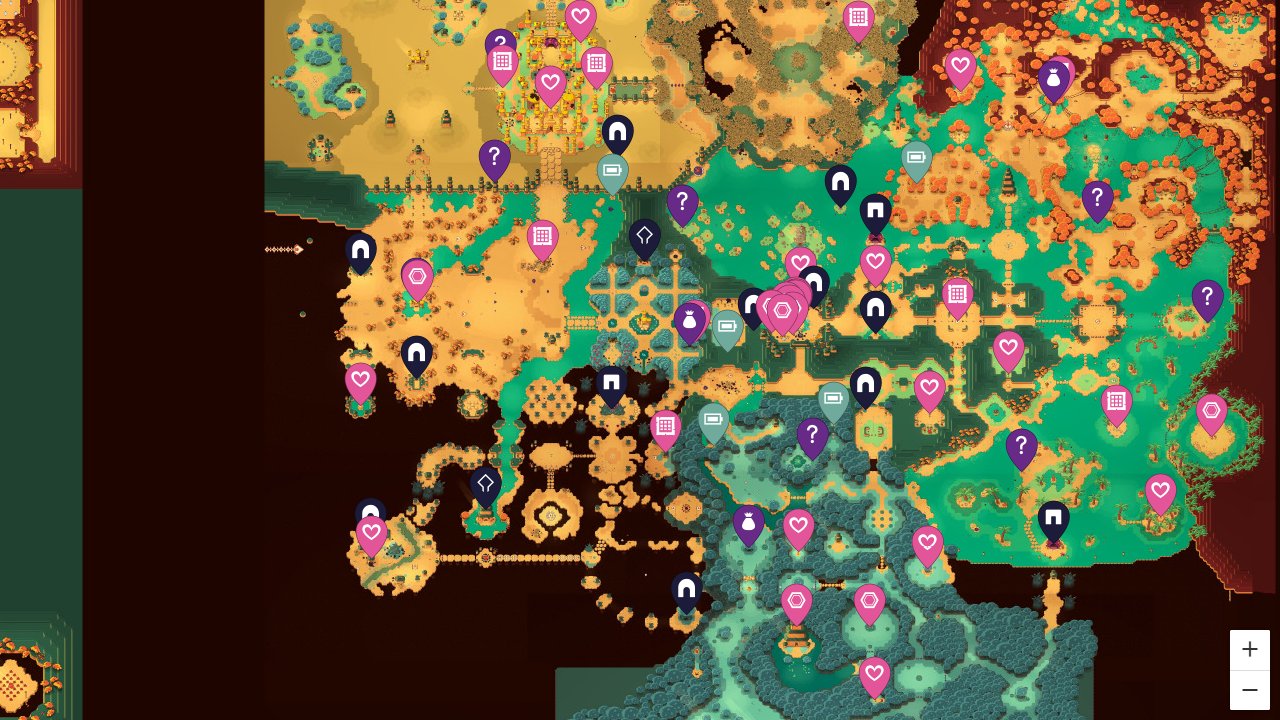Zoom in with the plus button
This screenshot has width=1280, height=720.
[x=1250, y=649]
